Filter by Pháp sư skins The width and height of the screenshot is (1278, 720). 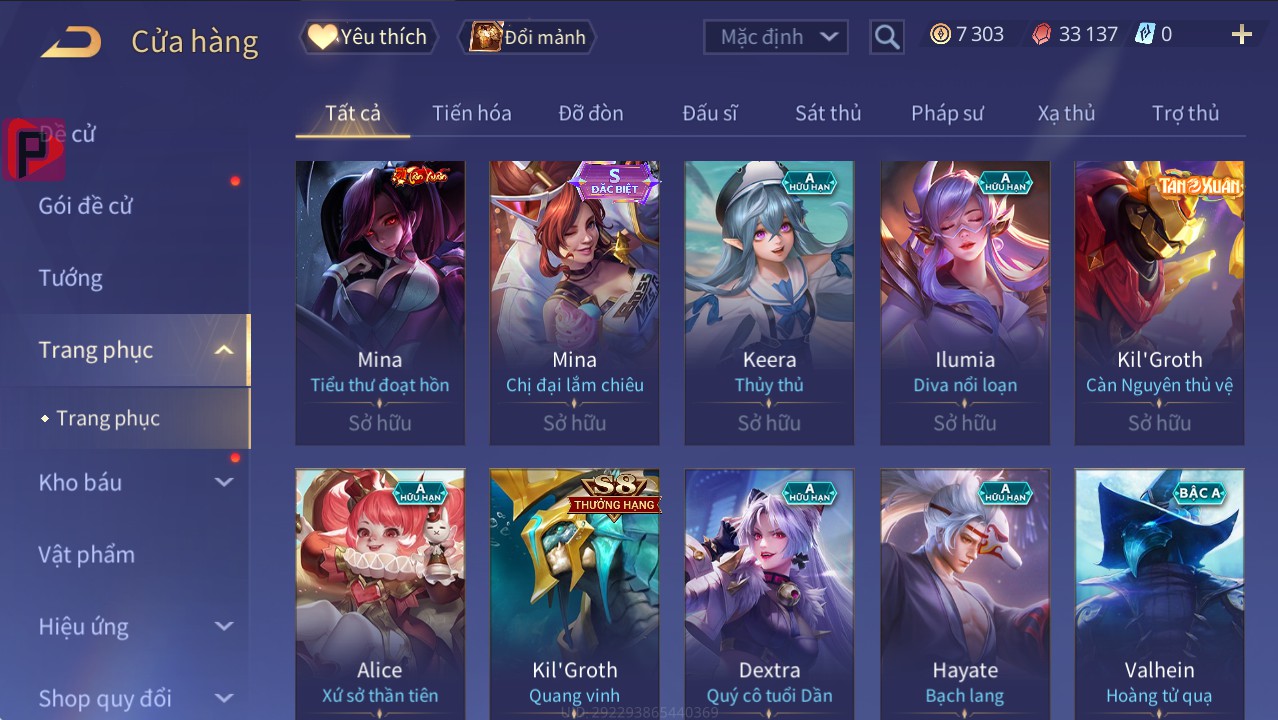947,113
